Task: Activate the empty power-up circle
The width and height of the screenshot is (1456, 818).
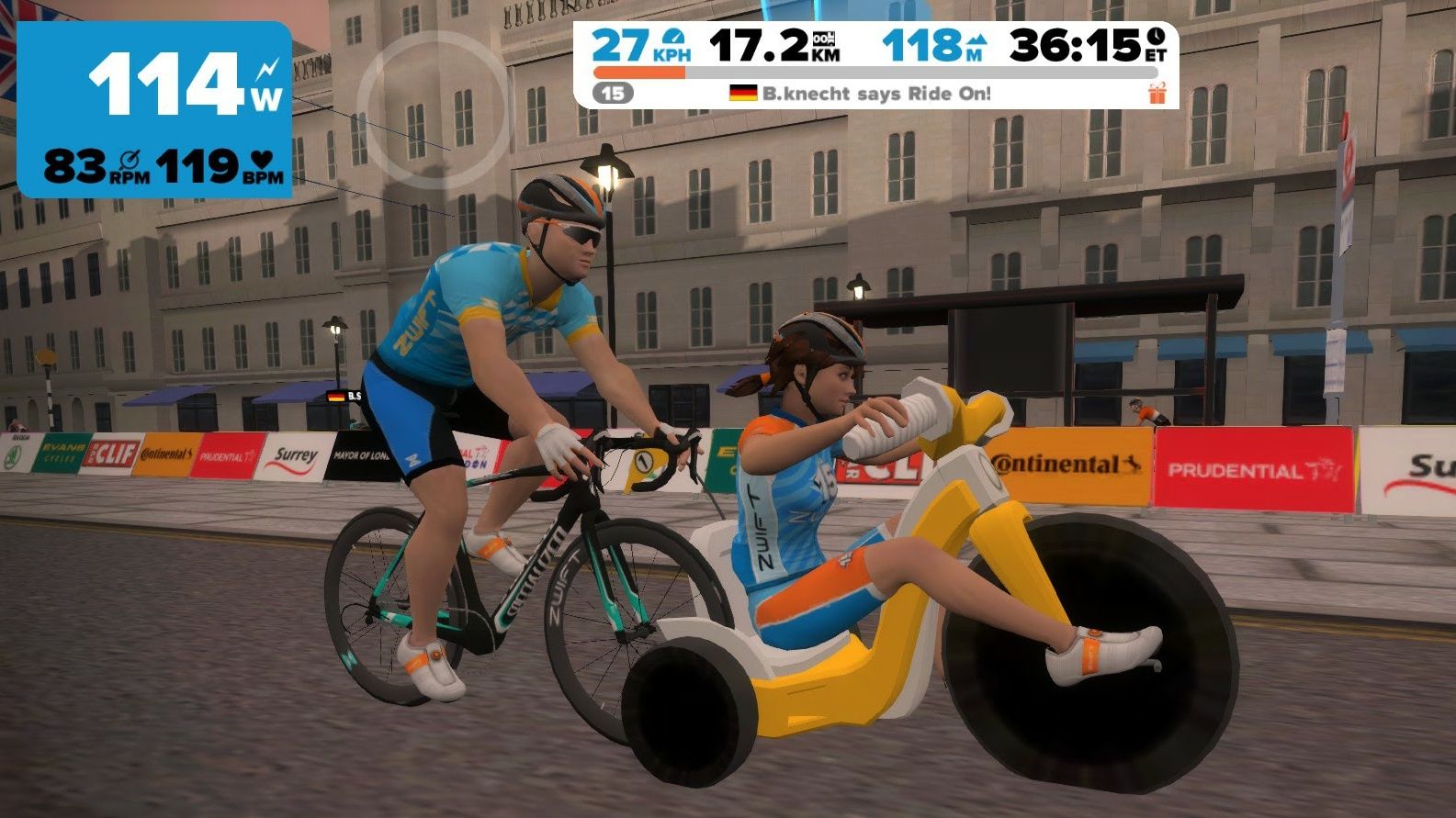Action: tap(432, 109)
